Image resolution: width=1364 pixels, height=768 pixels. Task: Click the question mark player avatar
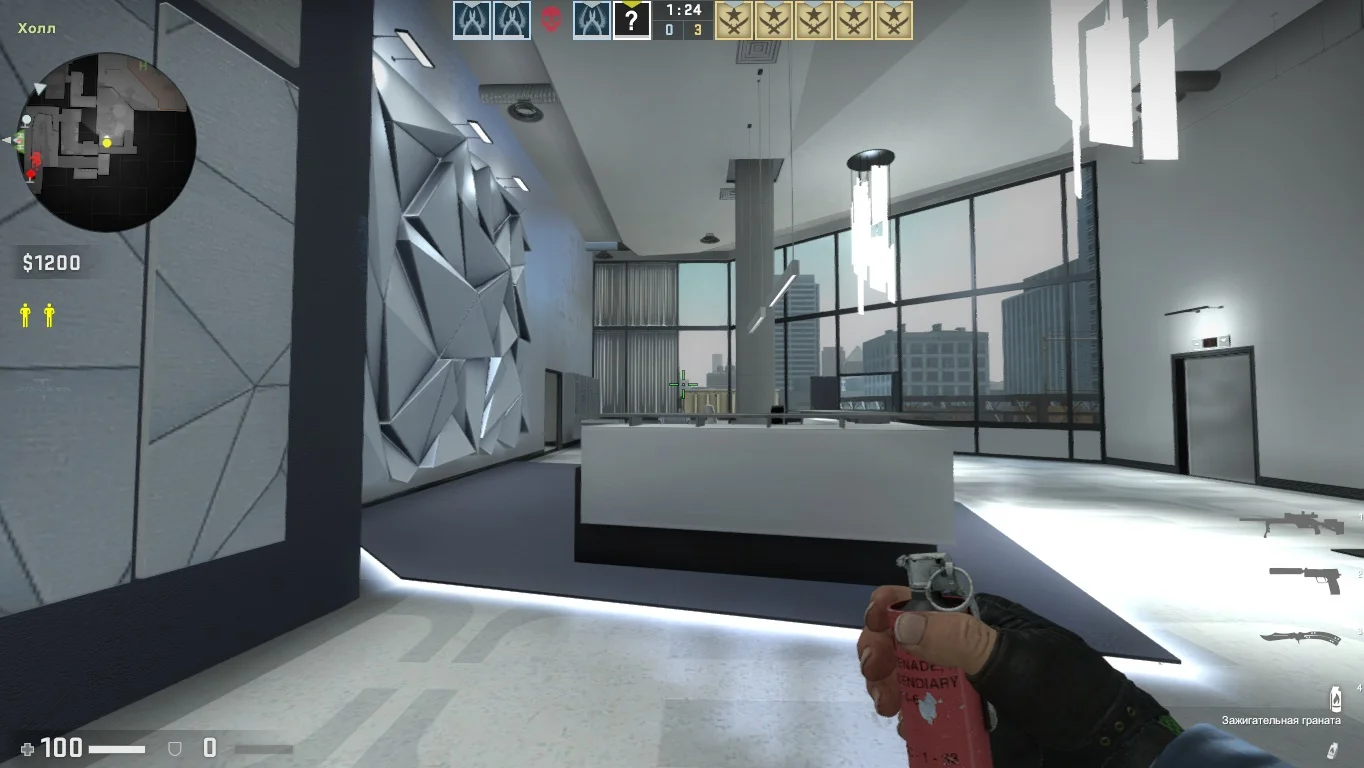(x=631, y=20)
